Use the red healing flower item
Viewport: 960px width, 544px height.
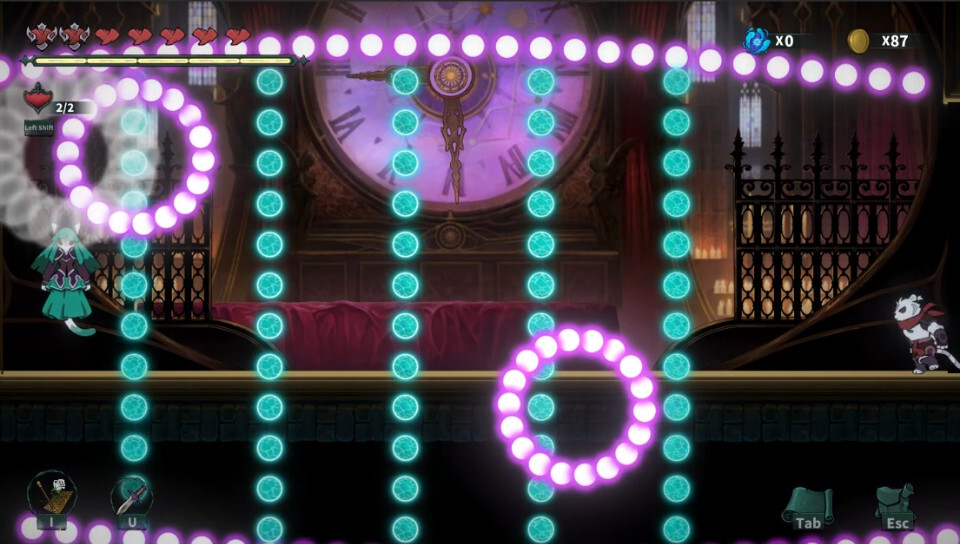click(39, 101)
